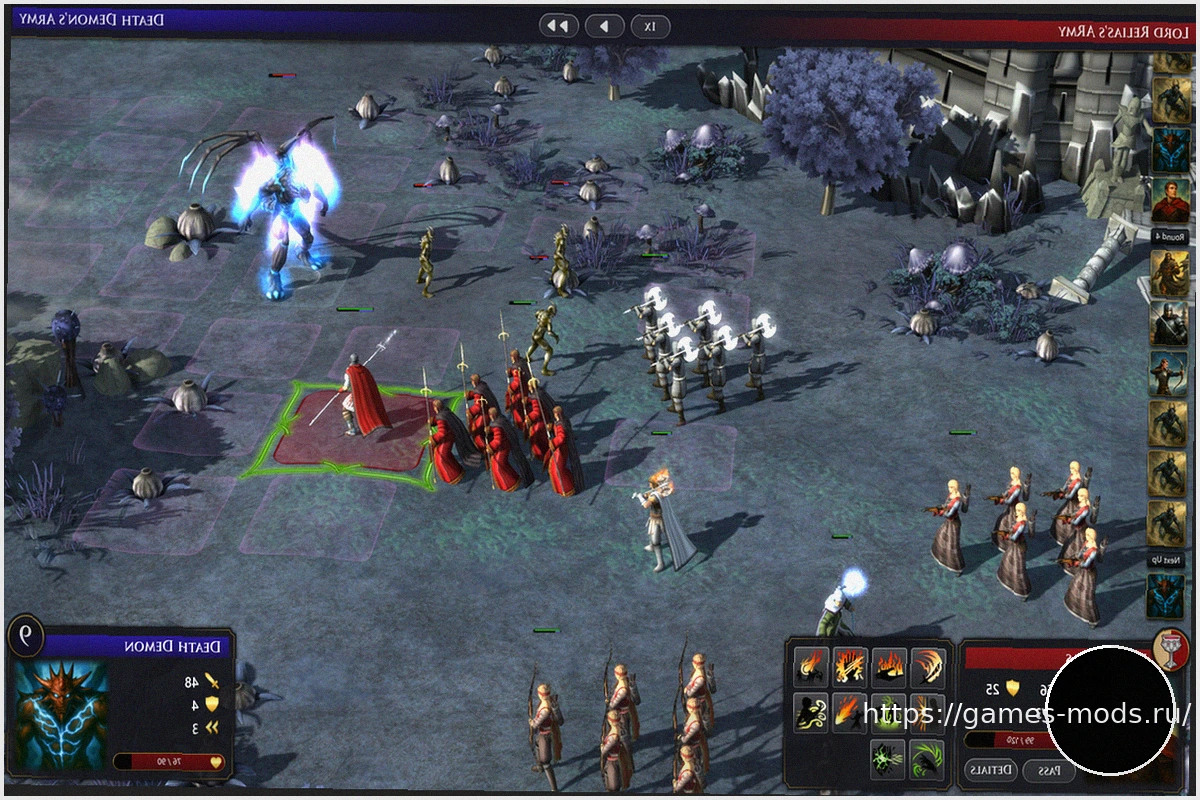
Task: Use the flaming meteor ability
Action: click(x=849, y=711)
